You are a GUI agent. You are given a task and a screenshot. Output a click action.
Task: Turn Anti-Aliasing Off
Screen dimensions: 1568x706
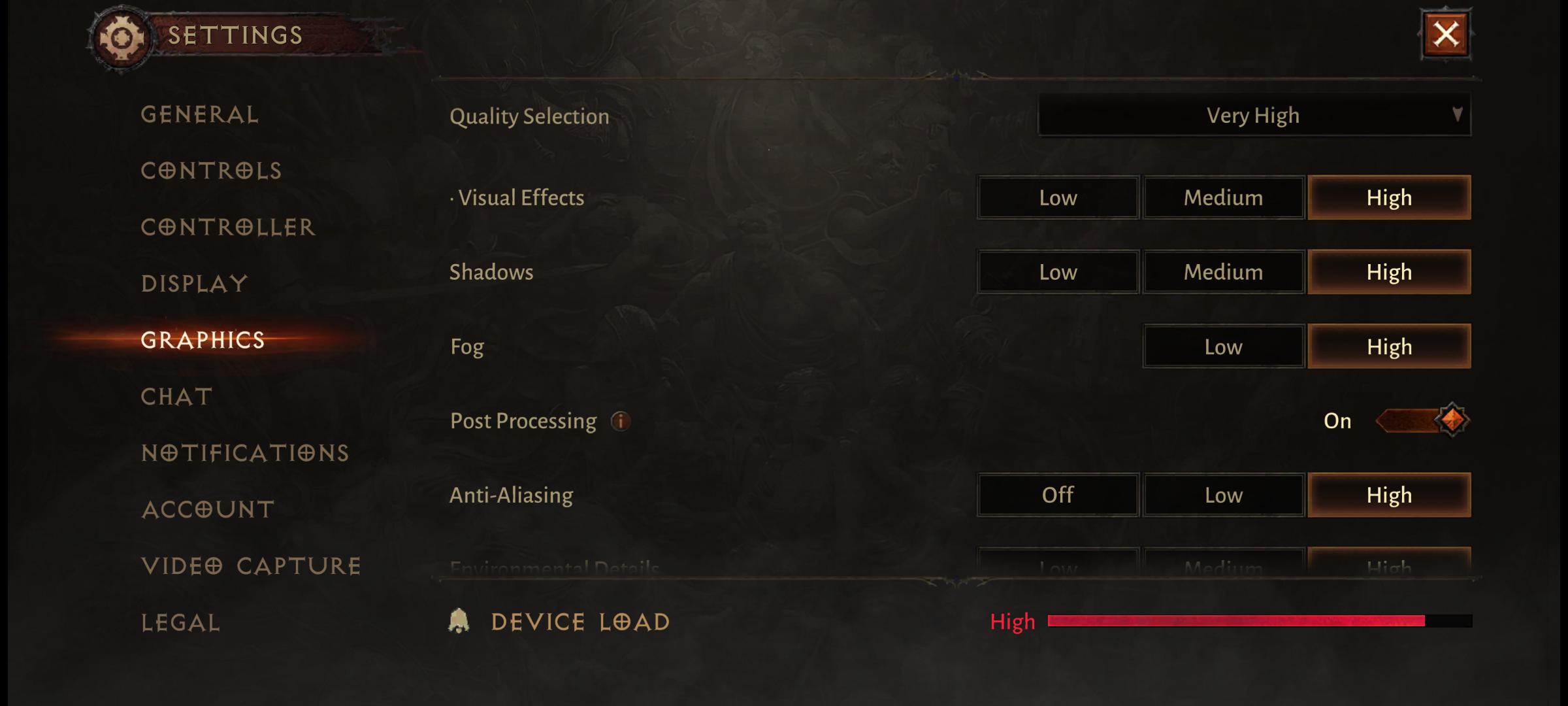(x=1058, y=495)
